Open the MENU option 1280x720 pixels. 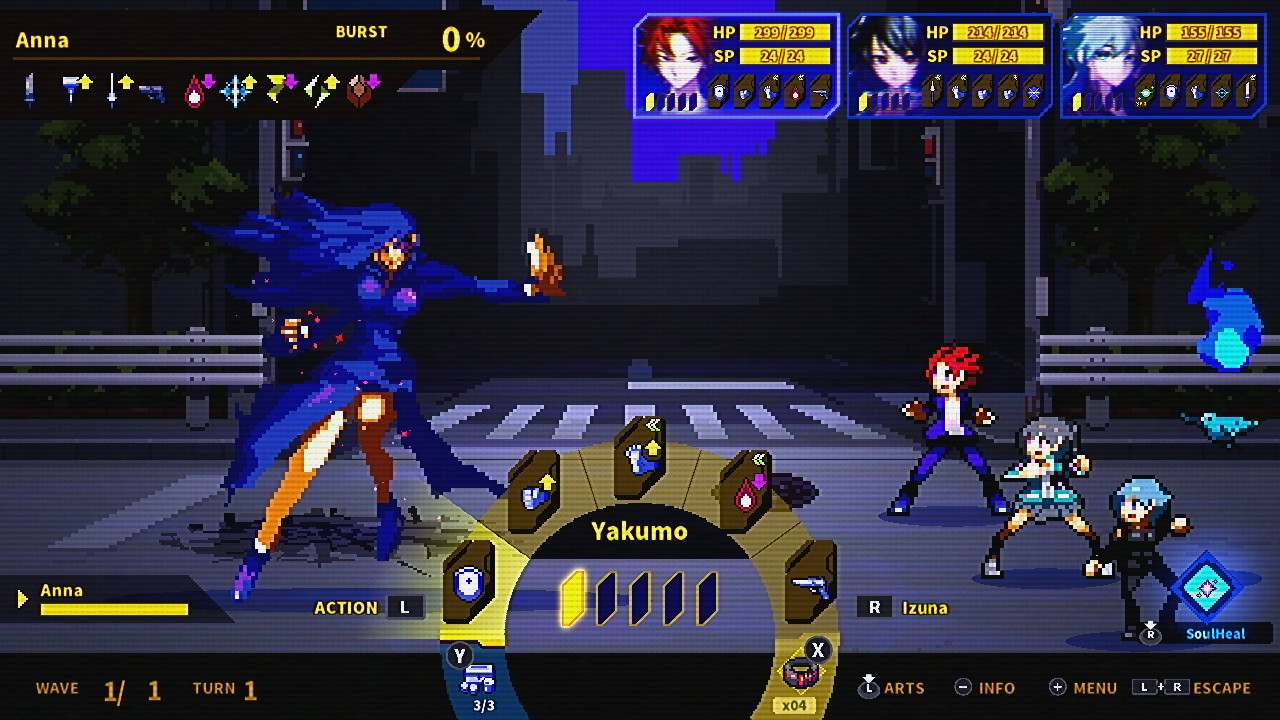pyautogui.click(x=1083, y=688)
